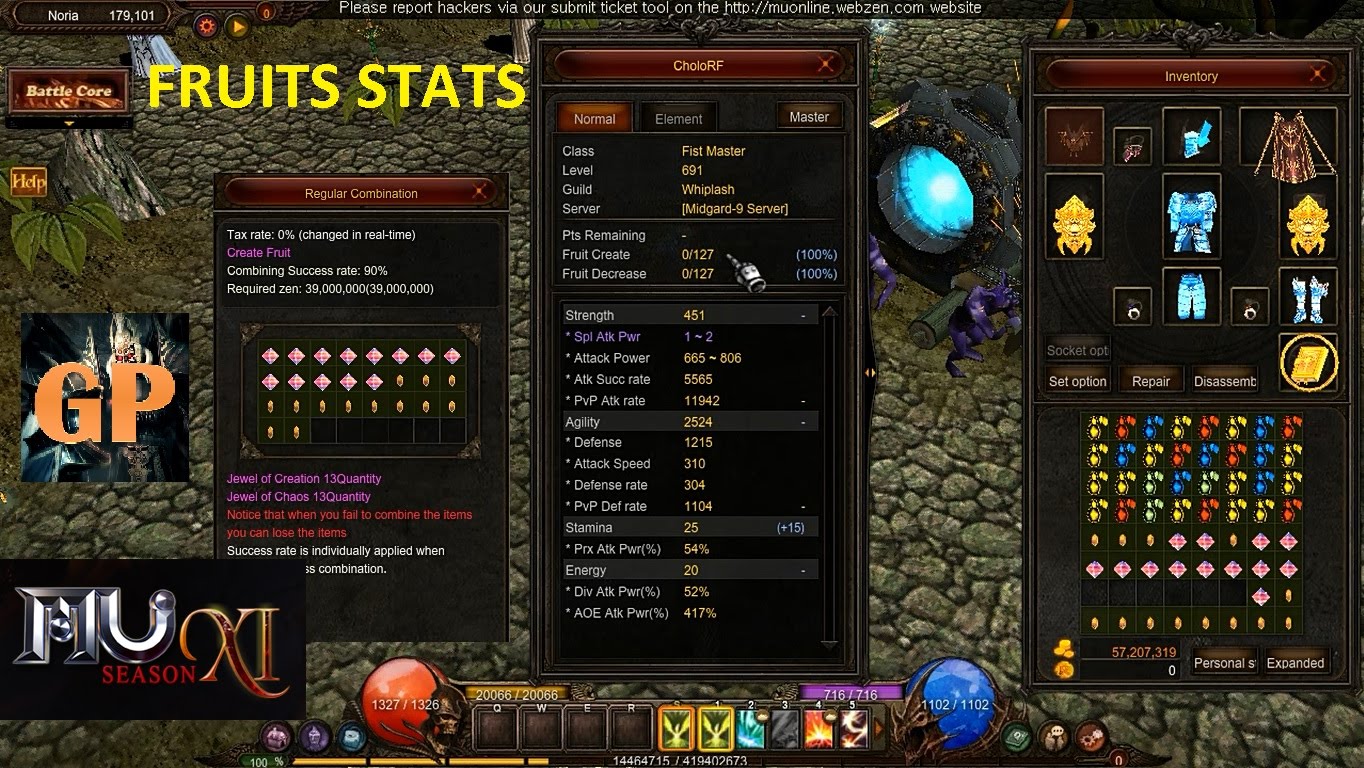Select the phoenix skill in hotbar slot S

pos(675,728)
